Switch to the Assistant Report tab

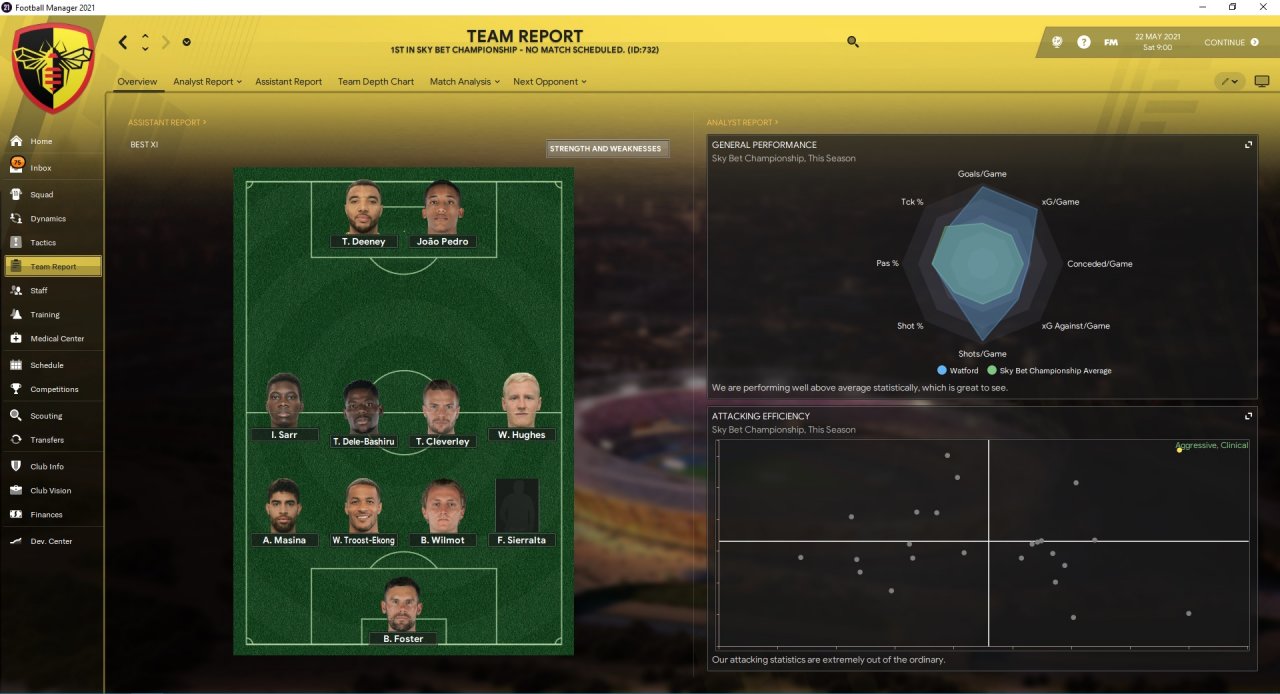(288, 82)
